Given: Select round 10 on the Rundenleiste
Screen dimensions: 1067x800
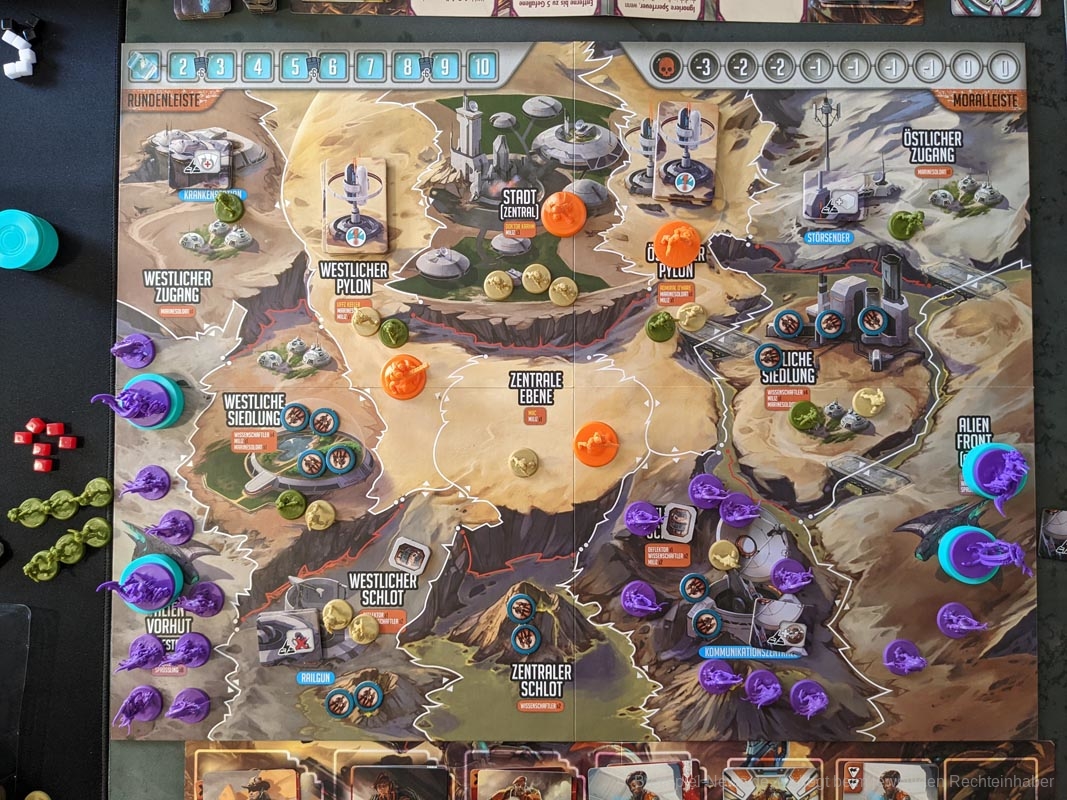Looking at the screenshot, I should pos(482,67).
